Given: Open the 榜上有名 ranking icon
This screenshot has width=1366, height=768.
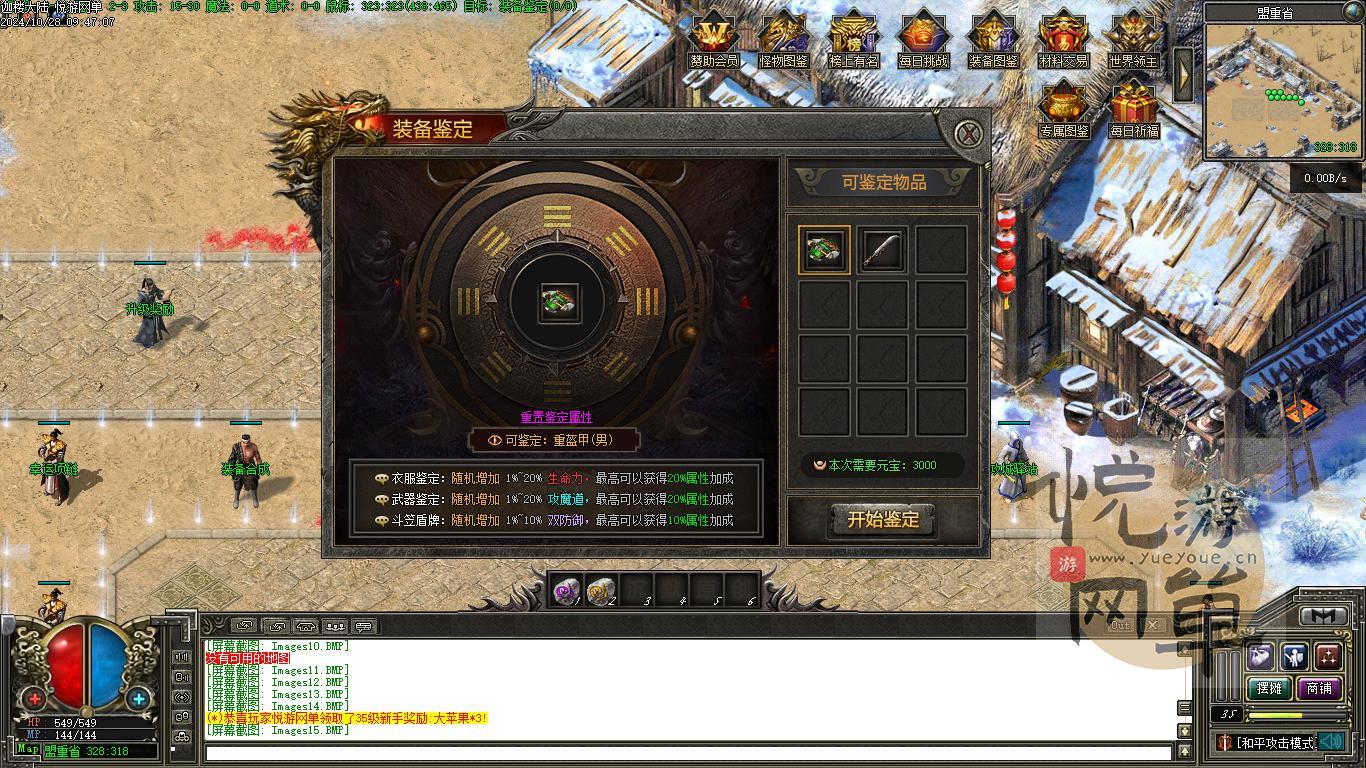Looking at the screenshot, I should (854, 36).
